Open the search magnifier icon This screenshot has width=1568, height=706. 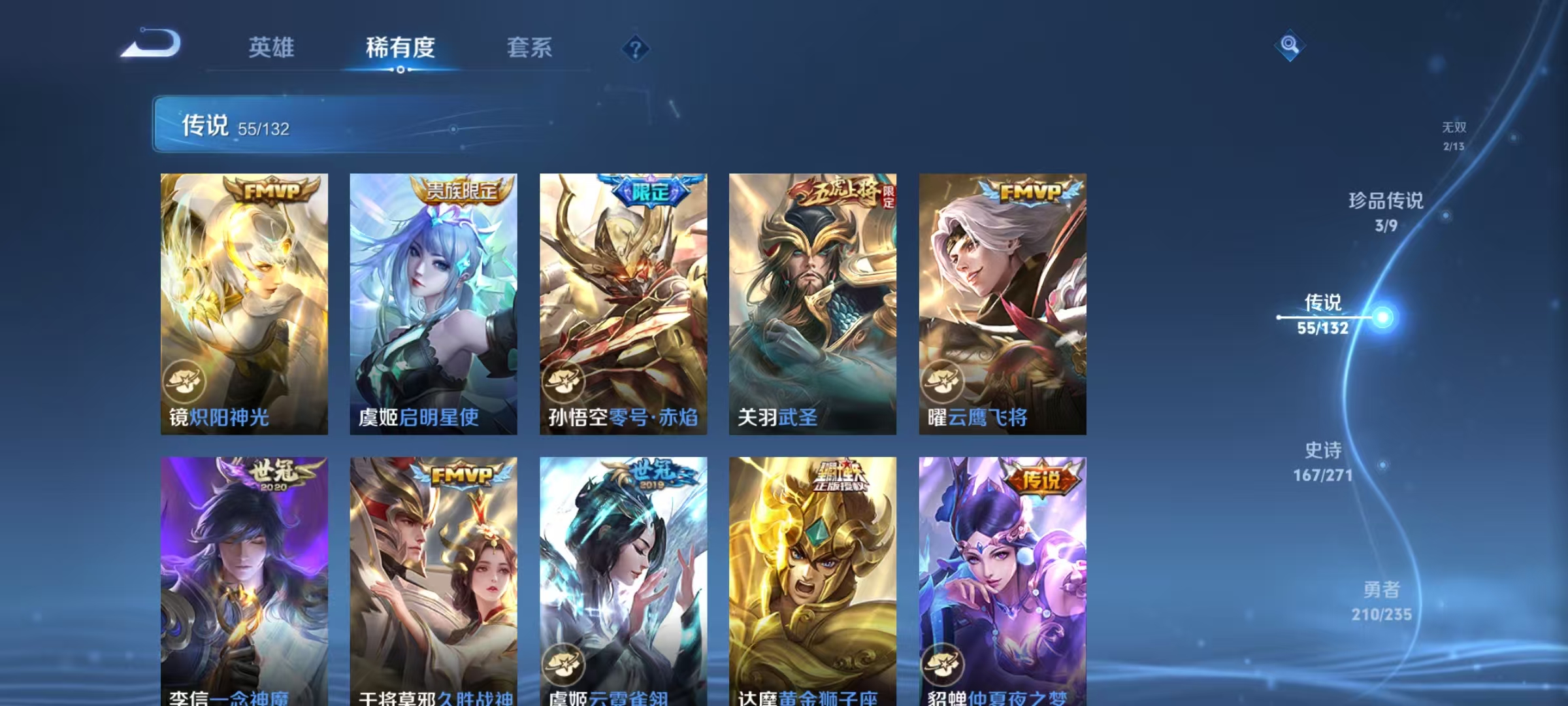(x=1290, y=46)
